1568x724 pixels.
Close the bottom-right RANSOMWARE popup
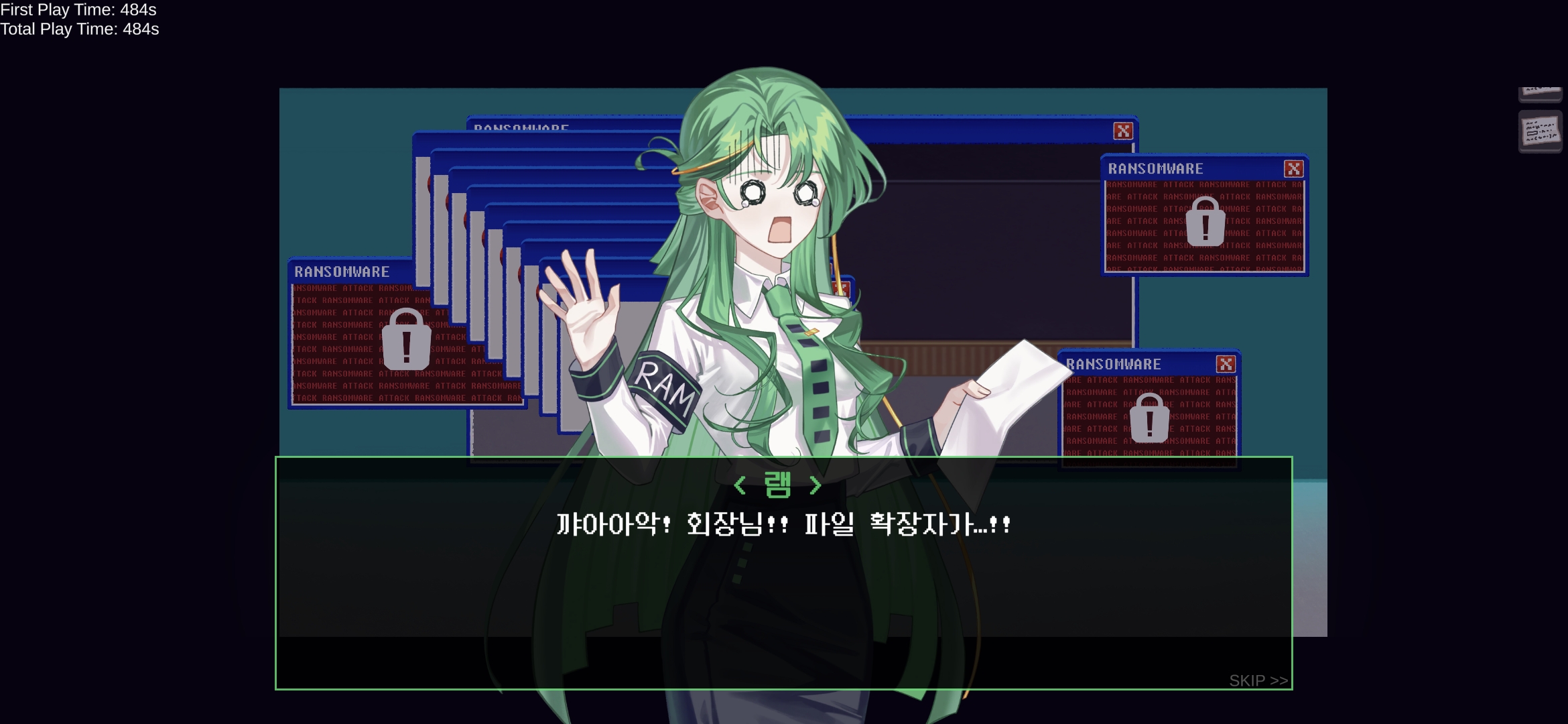[1226, 363]
